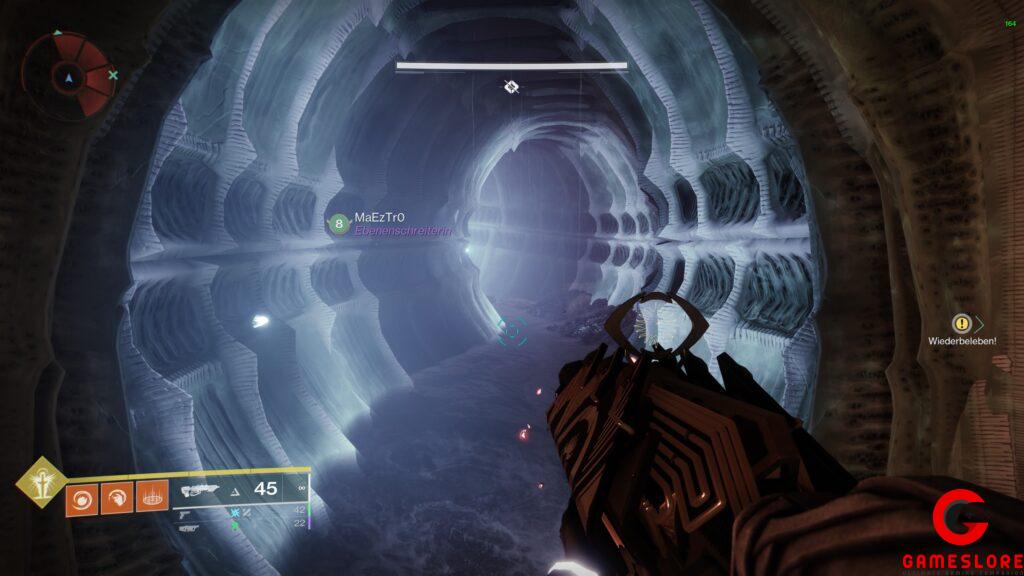1024x576 pixels.
Task: Select teammate MaEzTr0's green nameplate emblem
Action: [x=340, y=224]
